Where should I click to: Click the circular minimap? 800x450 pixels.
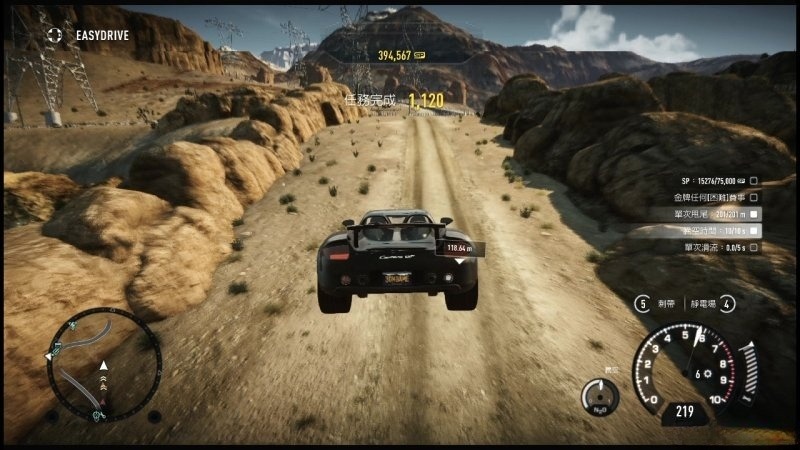click(103, 364)
